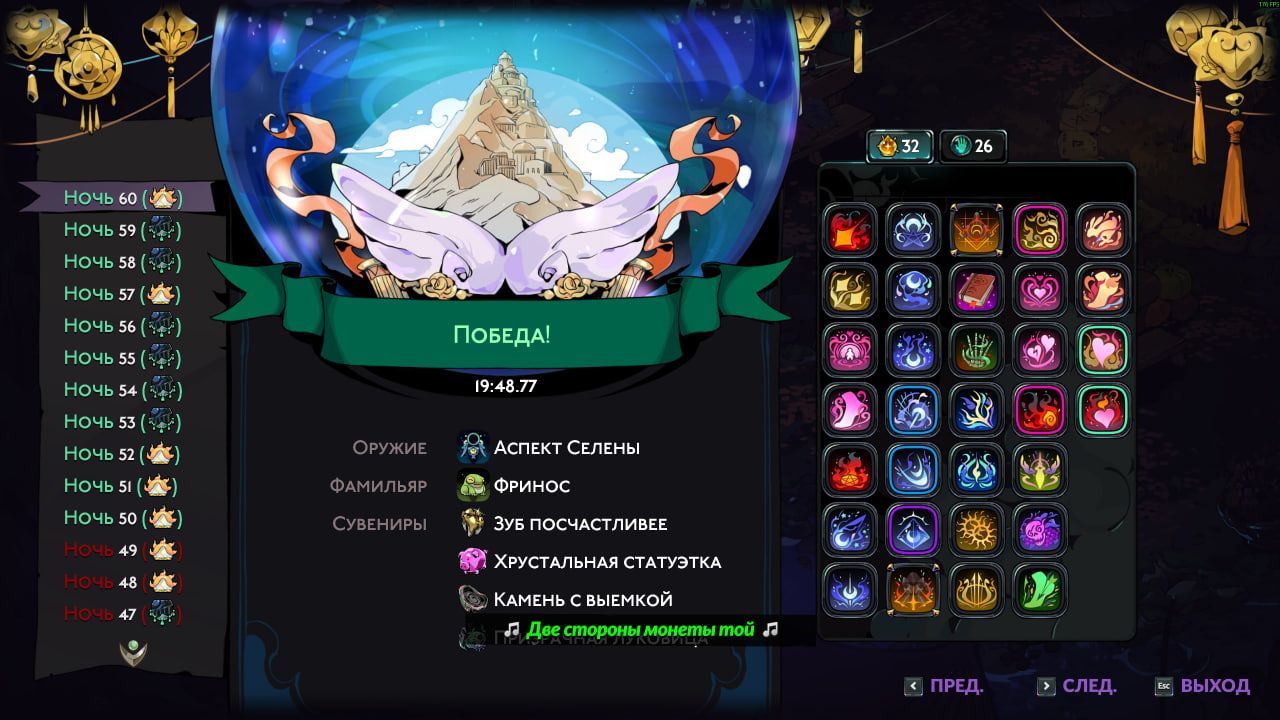Exit the screen with ВЫХОД
Image resolution: width=1280 pixels, height=720 pixels.
(1203, 686)
